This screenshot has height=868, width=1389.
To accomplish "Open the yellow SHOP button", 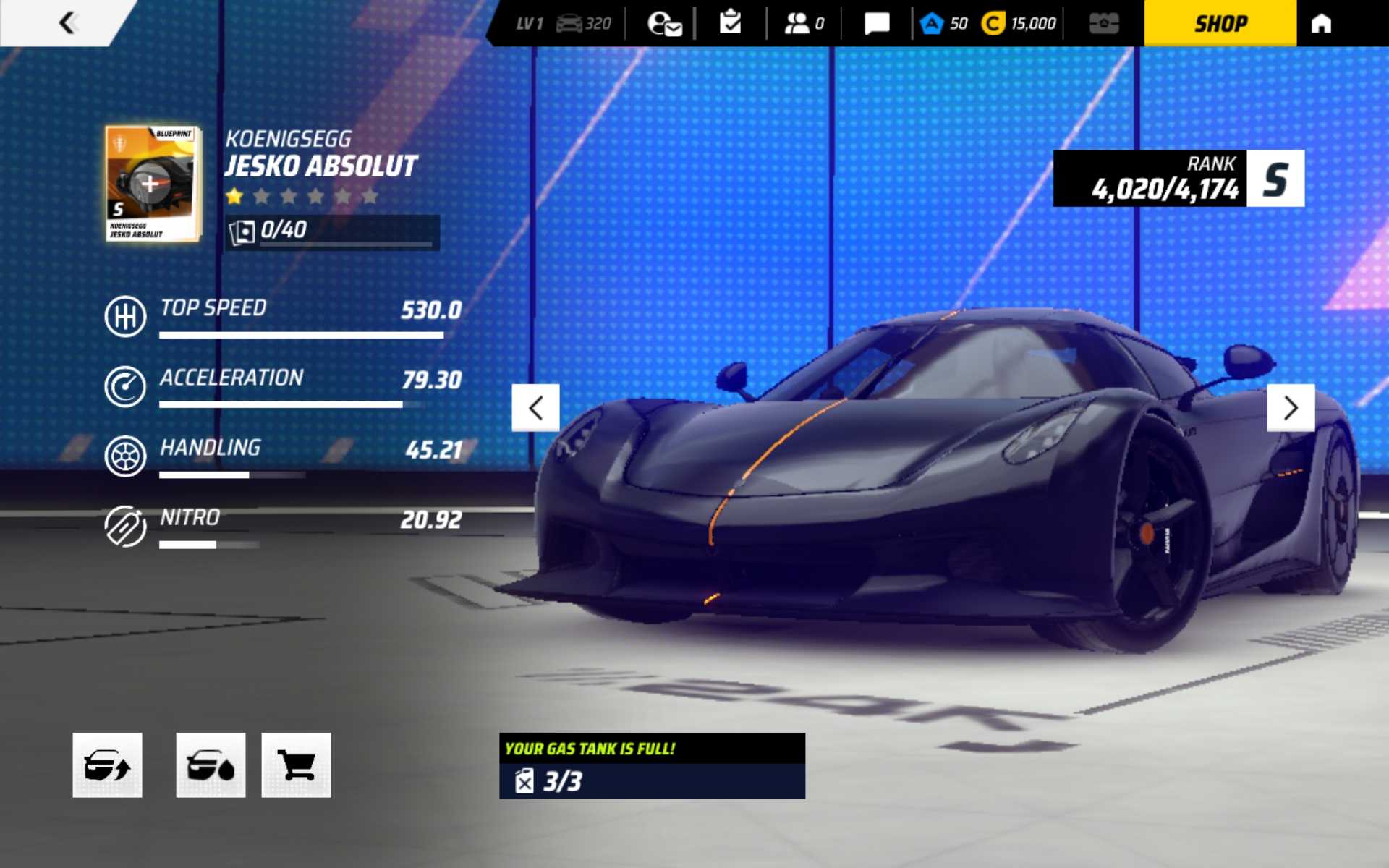I will [1220, 23].
